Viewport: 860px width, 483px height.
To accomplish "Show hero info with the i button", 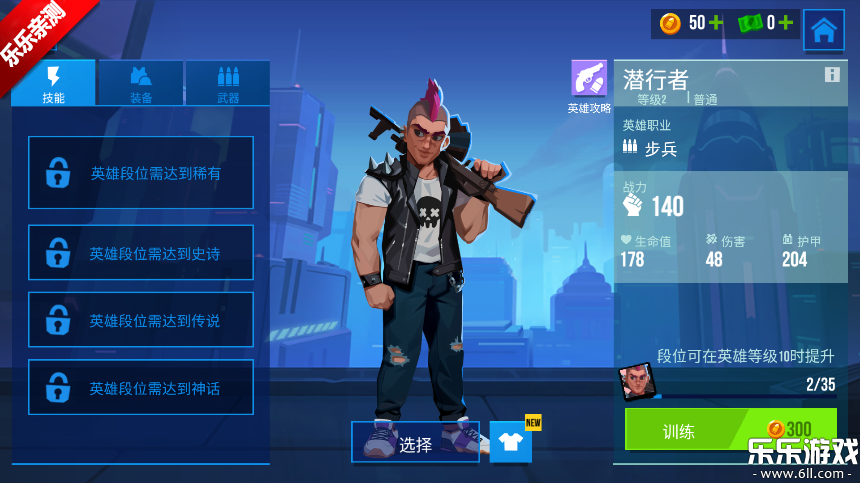I will point(832,75).
